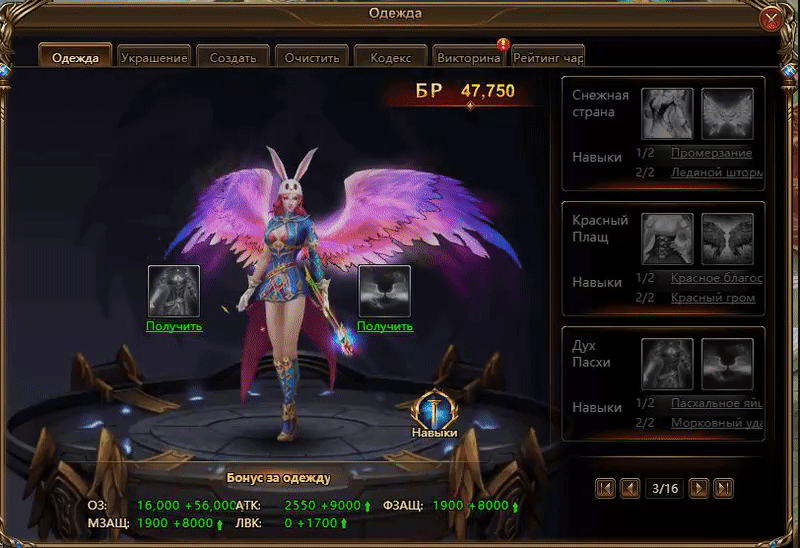This screenshot has width=800, height=548.
Task: Select the Очистить tab
Action: pos(310,57)
